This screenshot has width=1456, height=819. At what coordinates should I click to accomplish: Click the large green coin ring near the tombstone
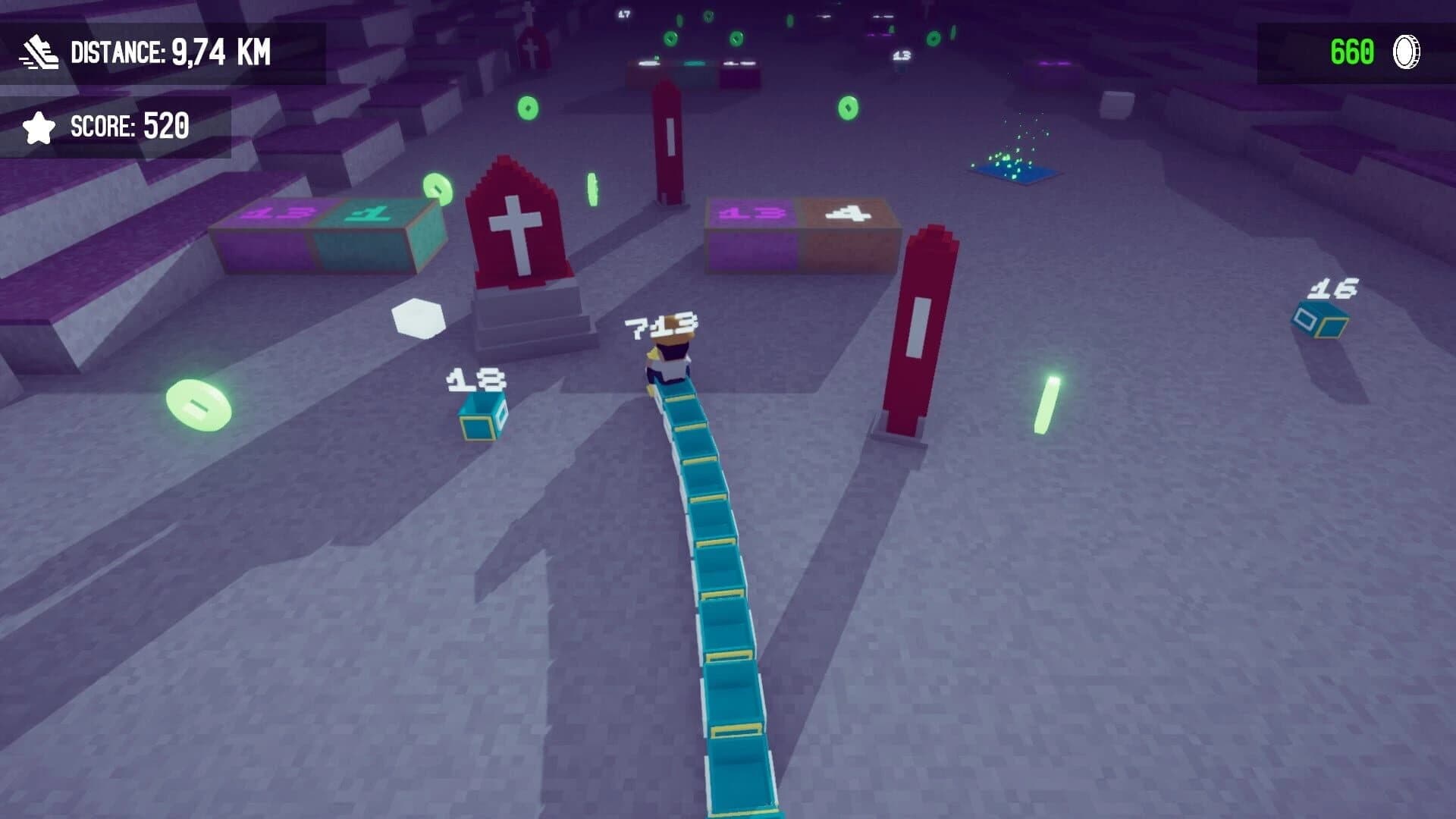pyautogui.click(x=437, y=188)
